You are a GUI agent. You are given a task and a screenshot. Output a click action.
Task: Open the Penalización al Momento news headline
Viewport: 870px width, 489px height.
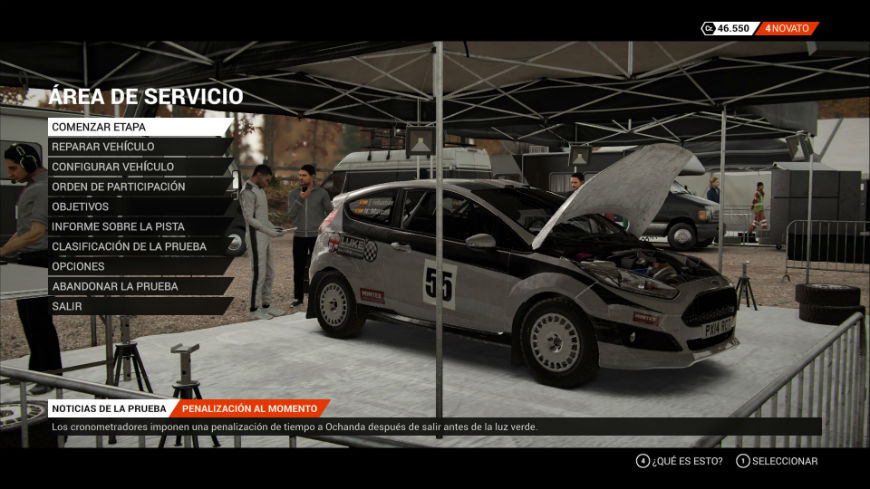point(250,408)
